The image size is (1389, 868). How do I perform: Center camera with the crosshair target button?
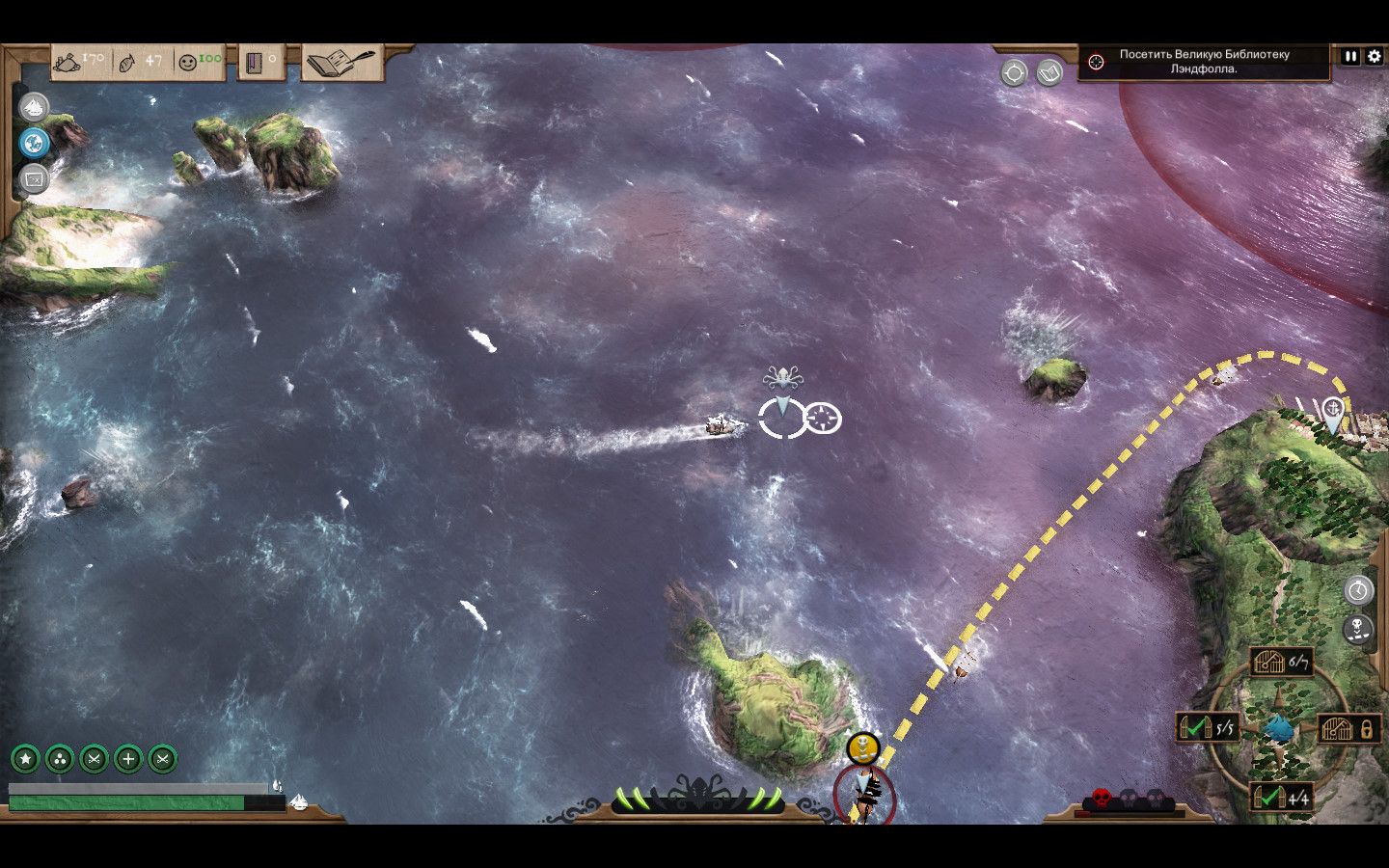pyautogui.click(x=1014, y=72)
